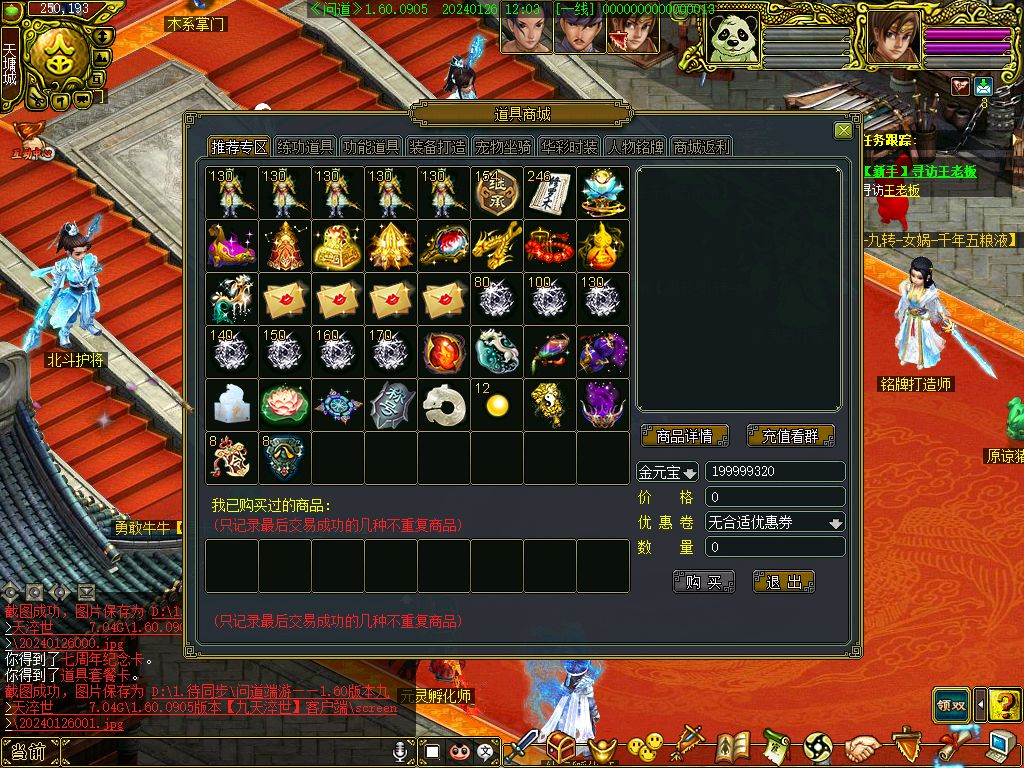Close the 道具商城 shop window
Image resolution: width=1024 pixels, height=768 pixels.
[843, 131]
